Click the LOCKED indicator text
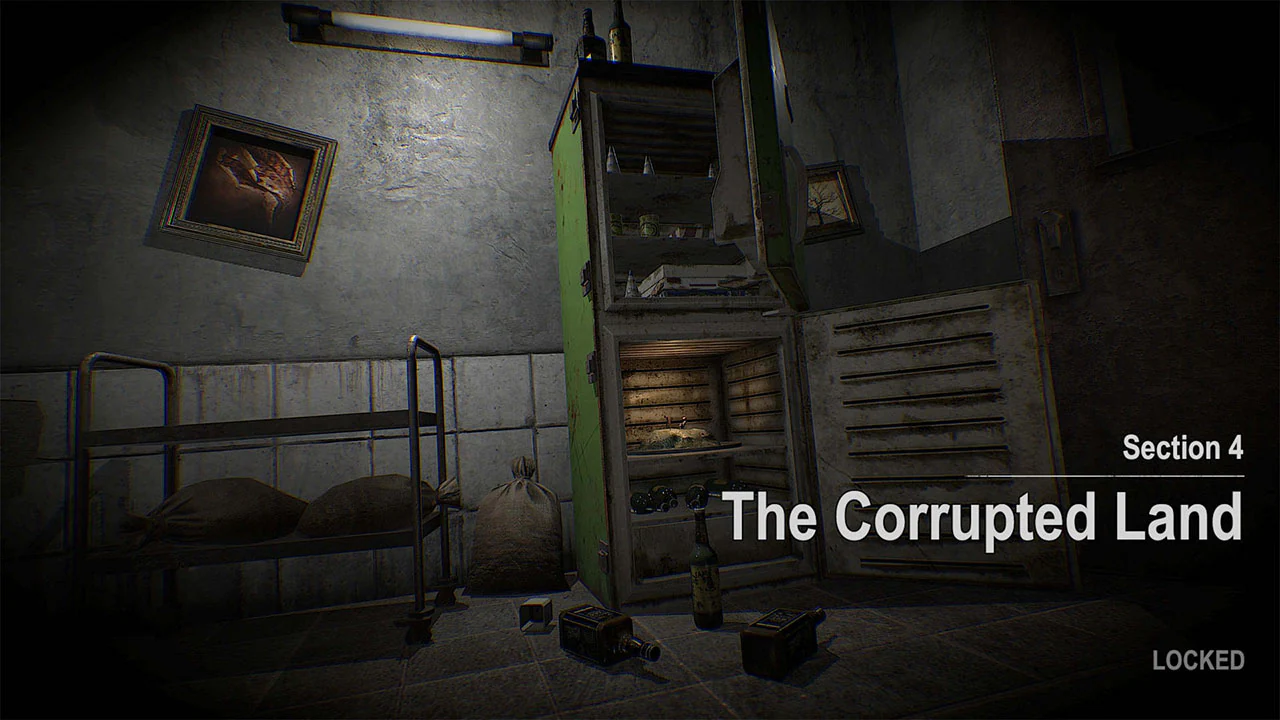 1197,660
